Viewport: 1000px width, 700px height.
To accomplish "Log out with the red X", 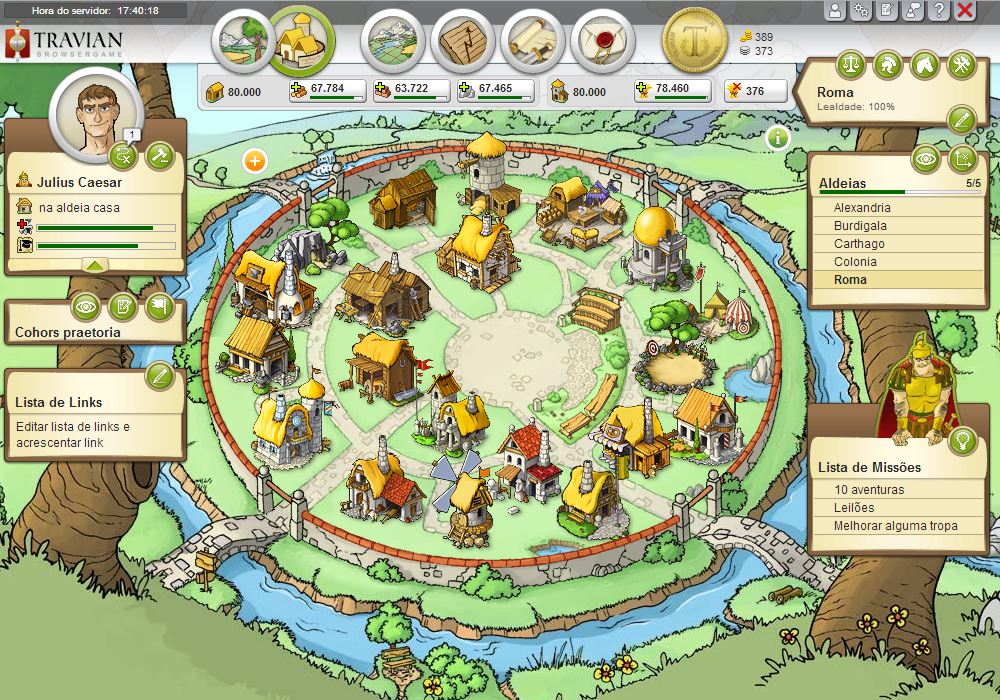I will (x=965, y=11).
